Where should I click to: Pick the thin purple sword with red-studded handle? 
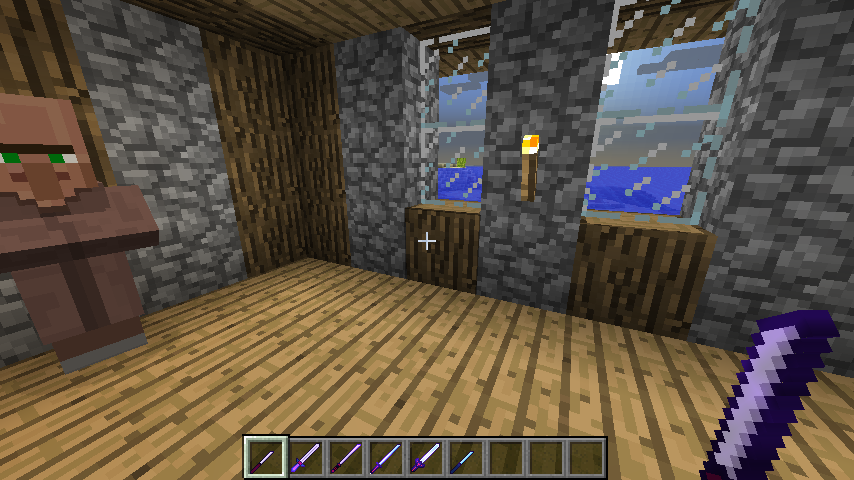(x=346, y=457)
